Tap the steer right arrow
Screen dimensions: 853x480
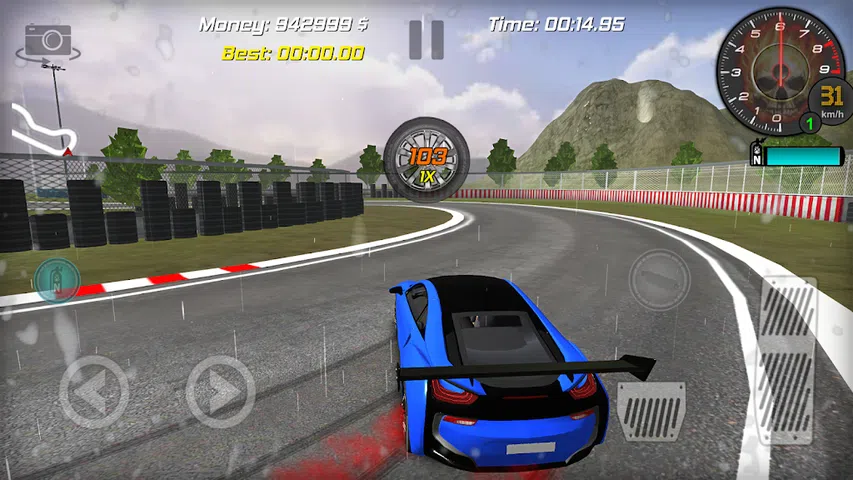pos(220,391)
